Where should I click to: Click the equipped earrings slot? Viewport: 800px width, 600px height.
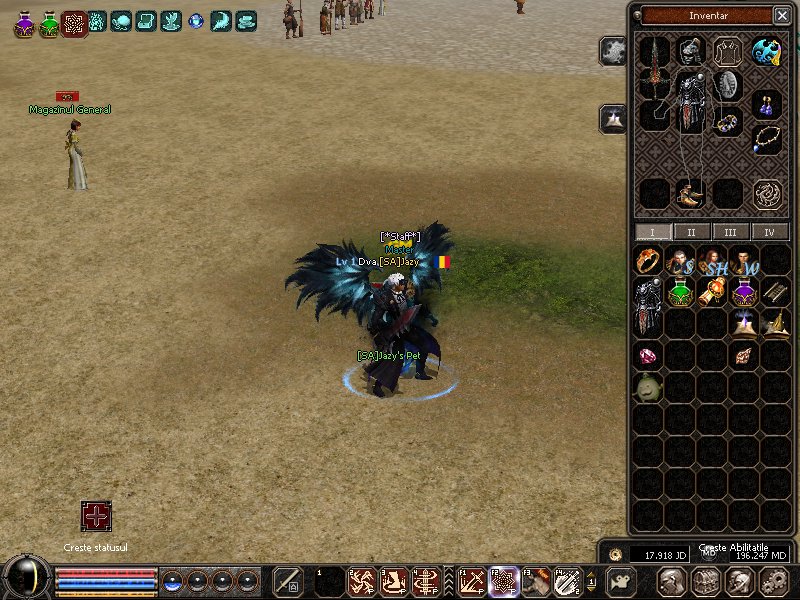coord(767,103)
